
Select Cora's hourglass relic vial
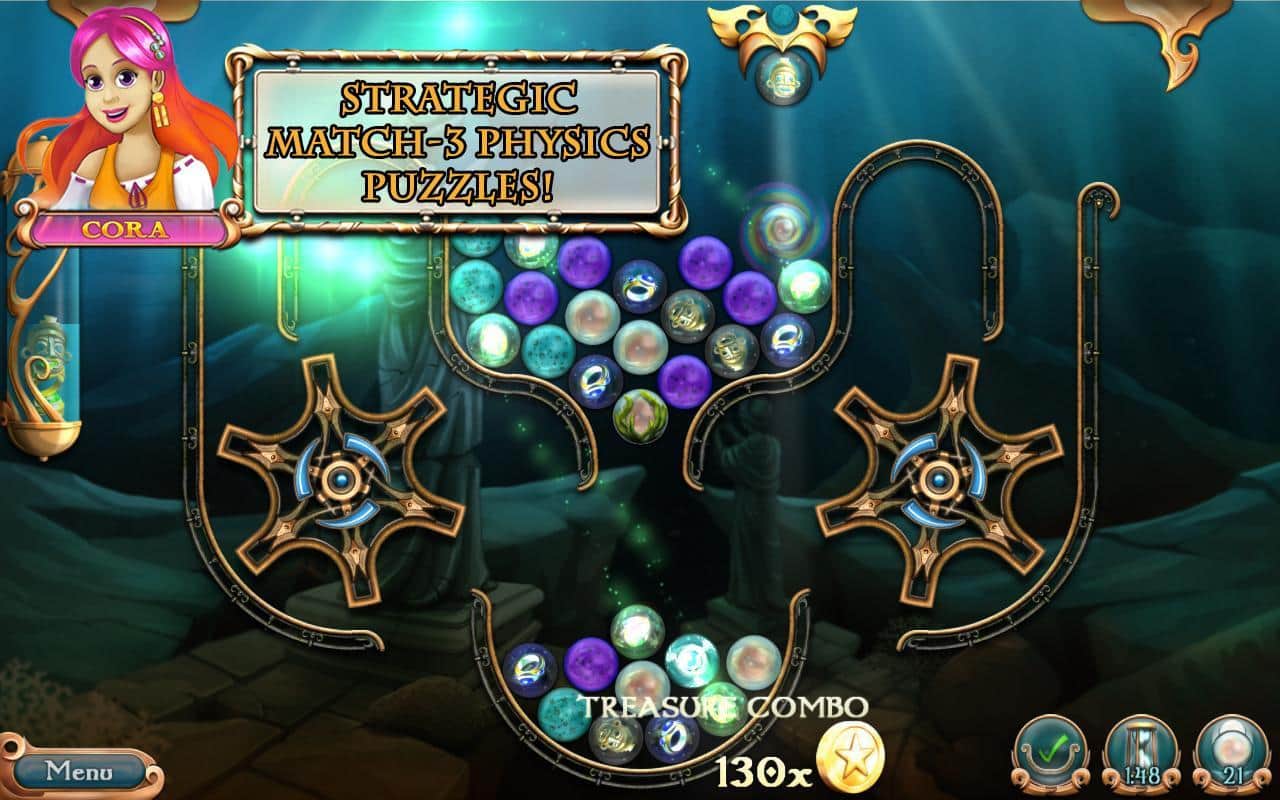pyautogui.click(x=45, y=370)
